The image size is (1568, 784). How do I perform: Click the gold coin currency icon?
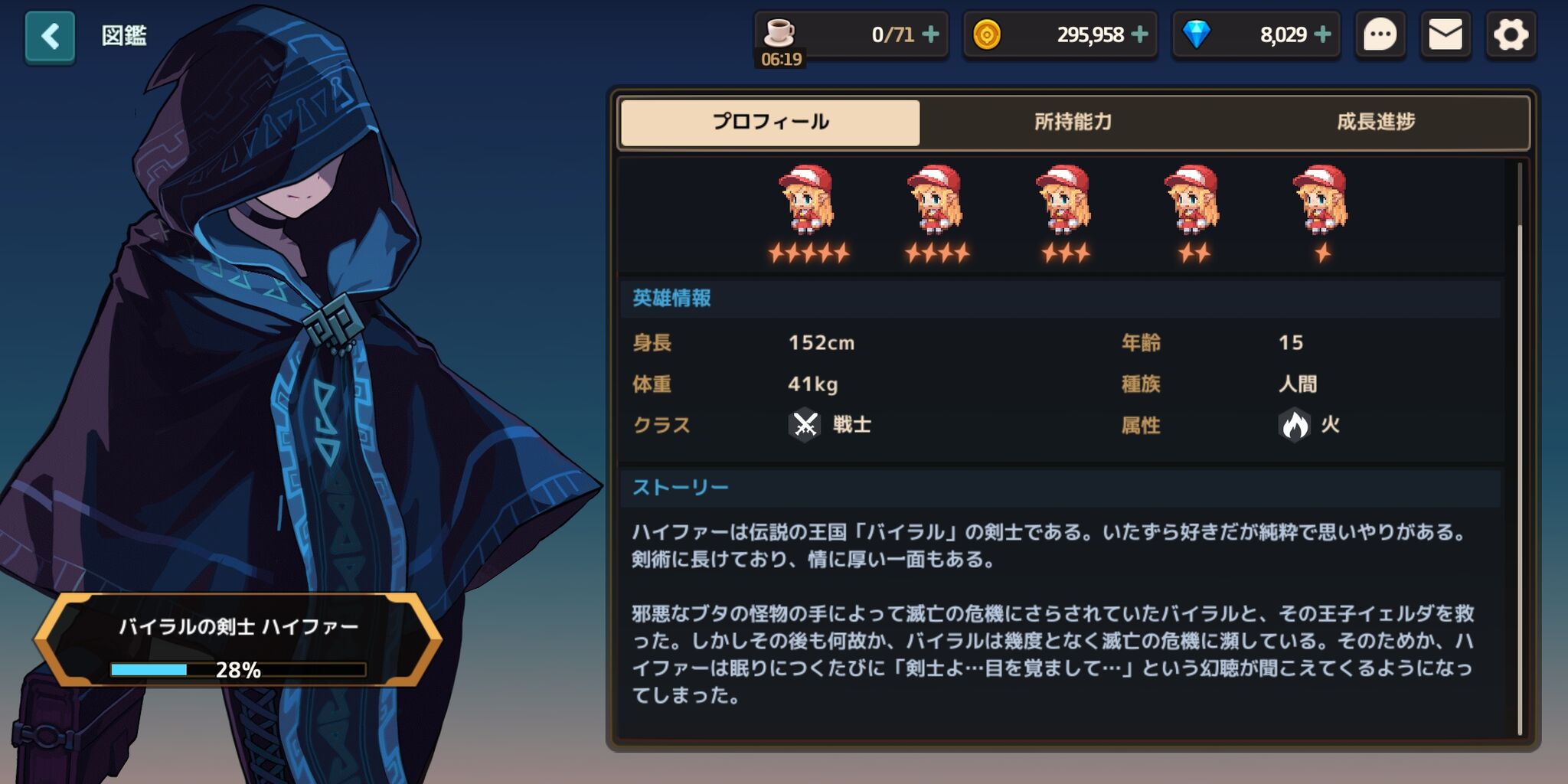(988, 34)
